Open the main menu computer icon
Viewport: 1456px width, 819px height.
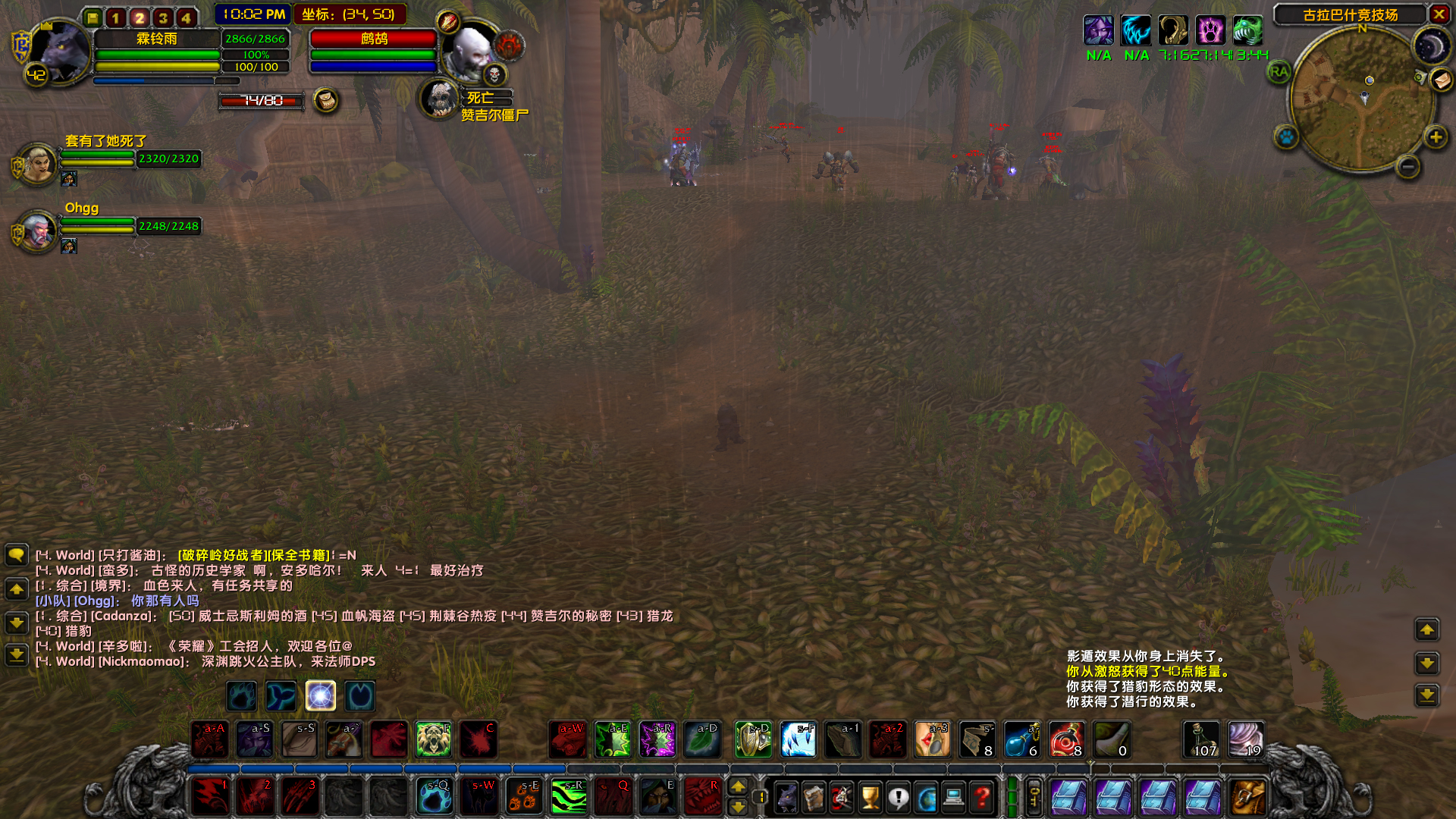click(x=953, y=797)
